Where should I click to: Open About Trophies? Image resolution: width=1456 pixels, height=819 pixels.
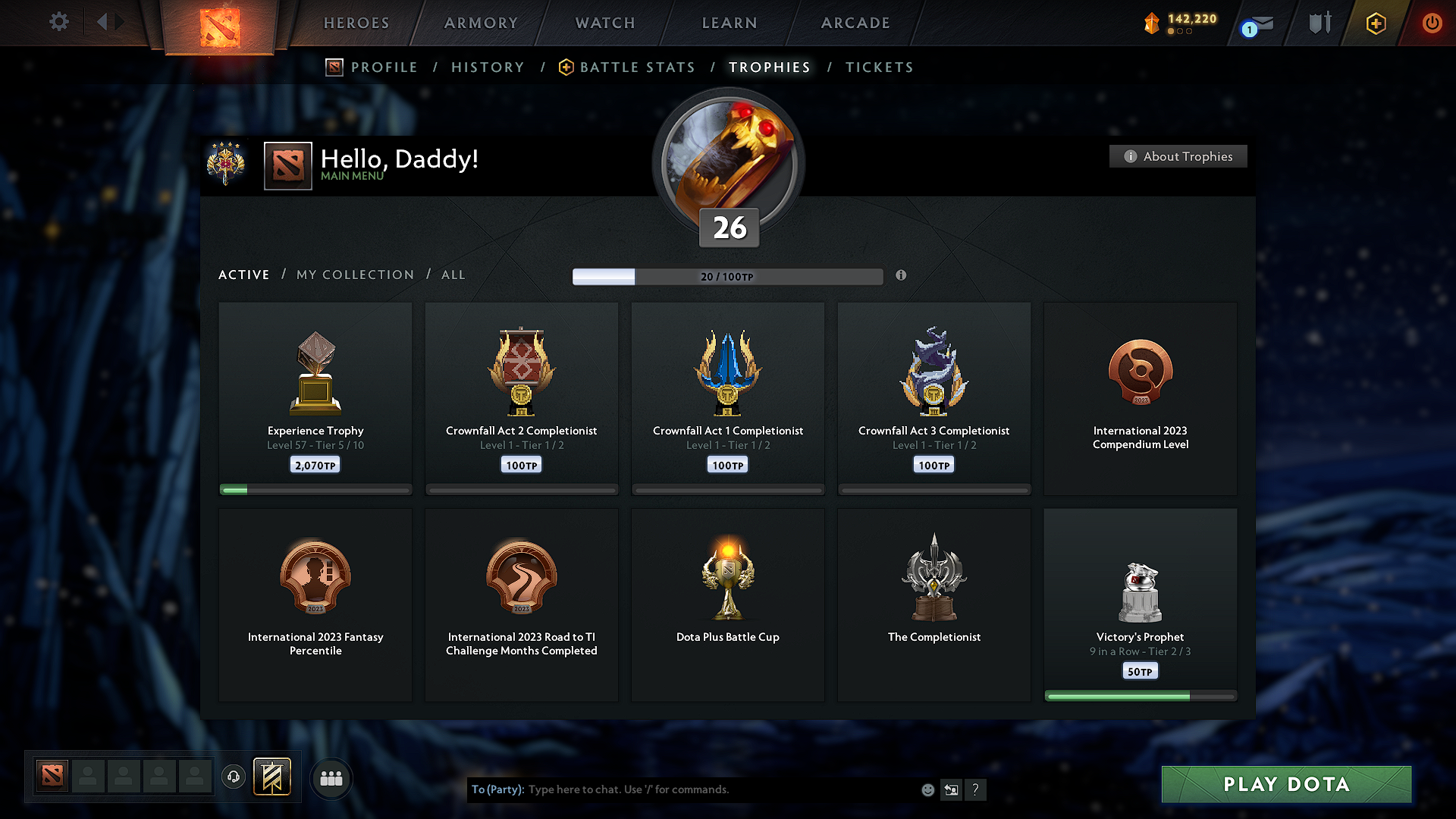1178,156
